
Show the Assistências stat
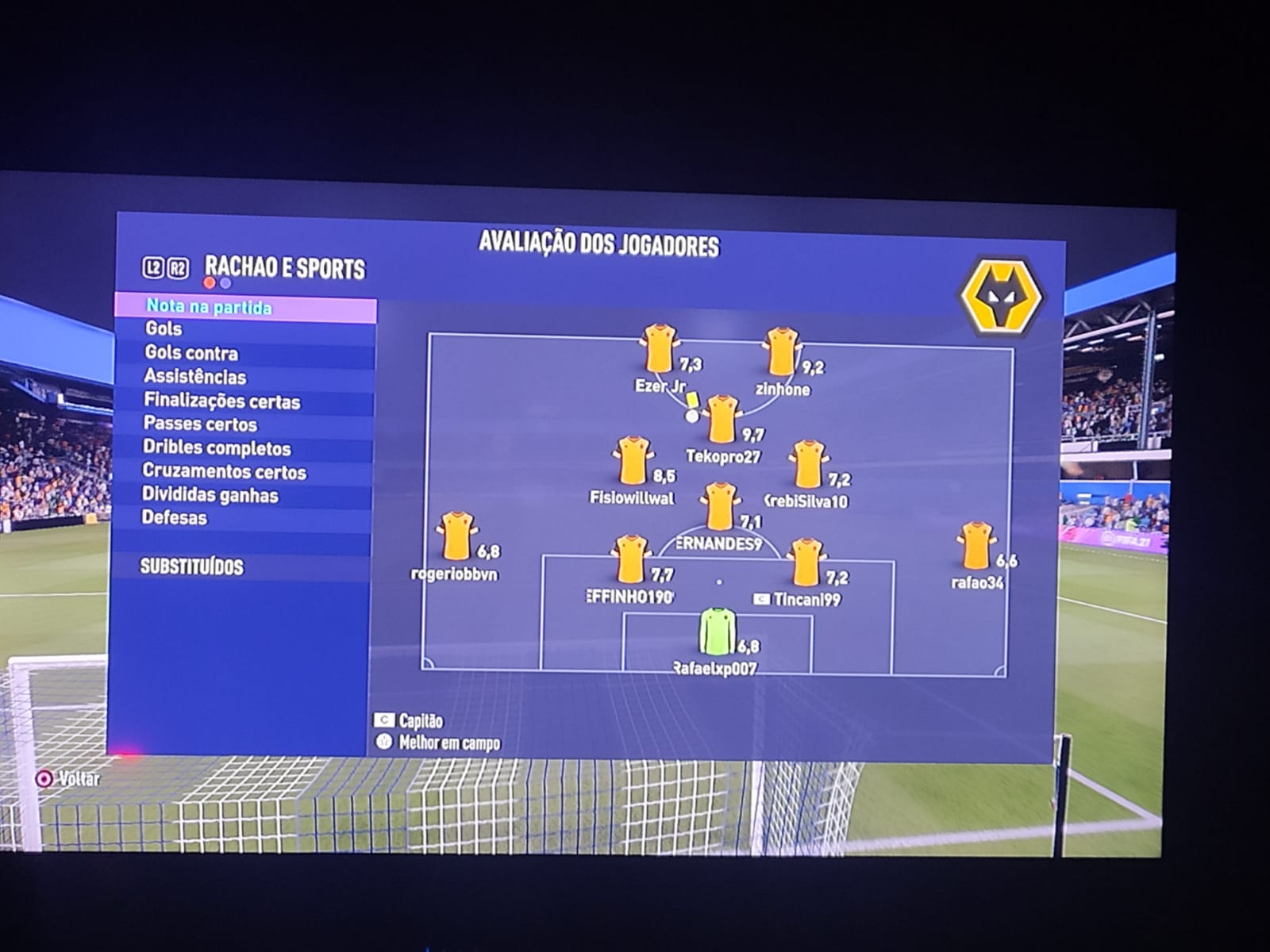pyautogui.click(x=194, y=377)
